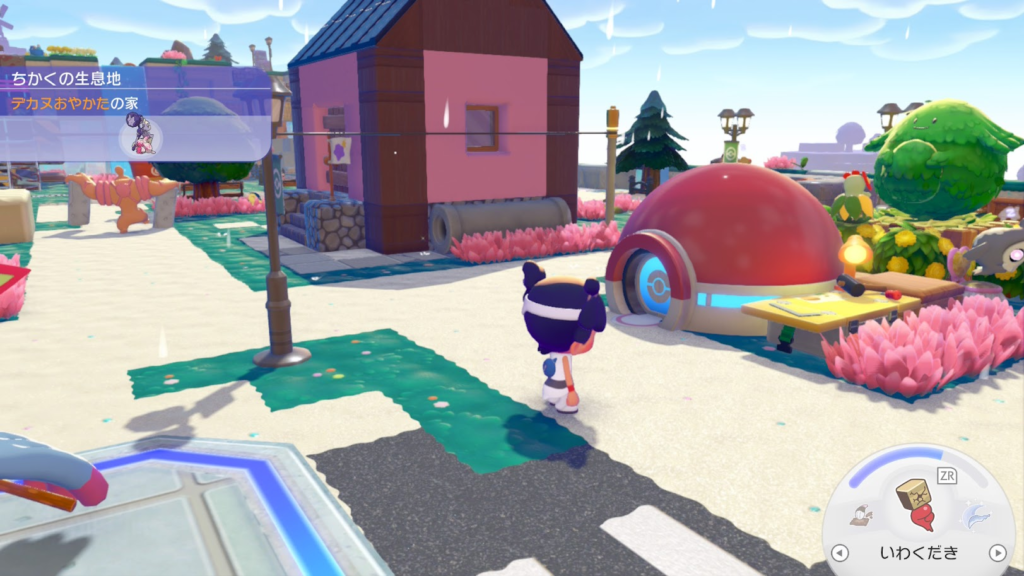The image size is (1024, 576).
Task: Click the Pokémon portrait in nearby habitat panel
Action: tap(139, 135)
